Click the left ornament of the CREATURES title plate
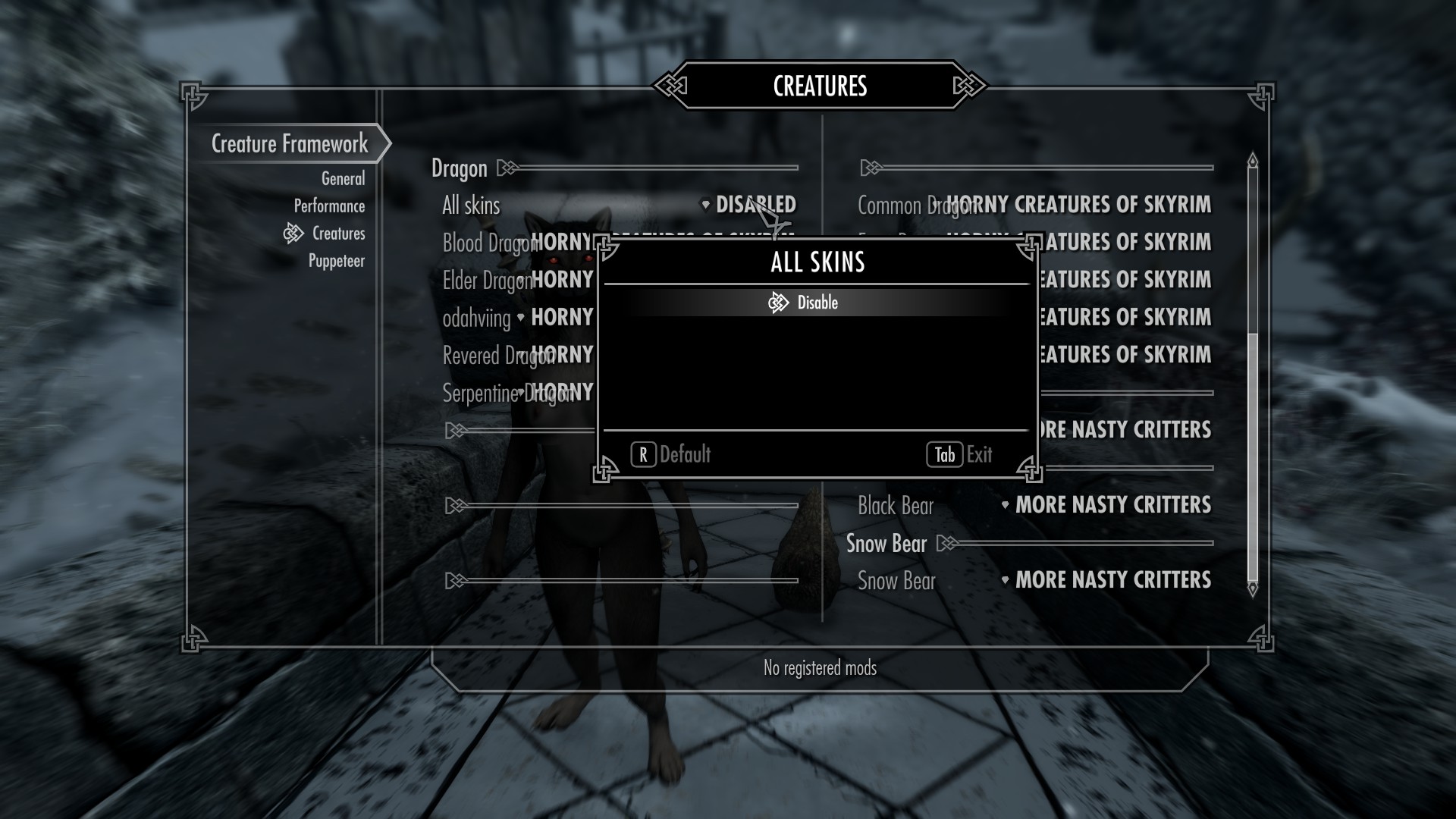The image size is (1456, 819). click(x=670, y=86)
